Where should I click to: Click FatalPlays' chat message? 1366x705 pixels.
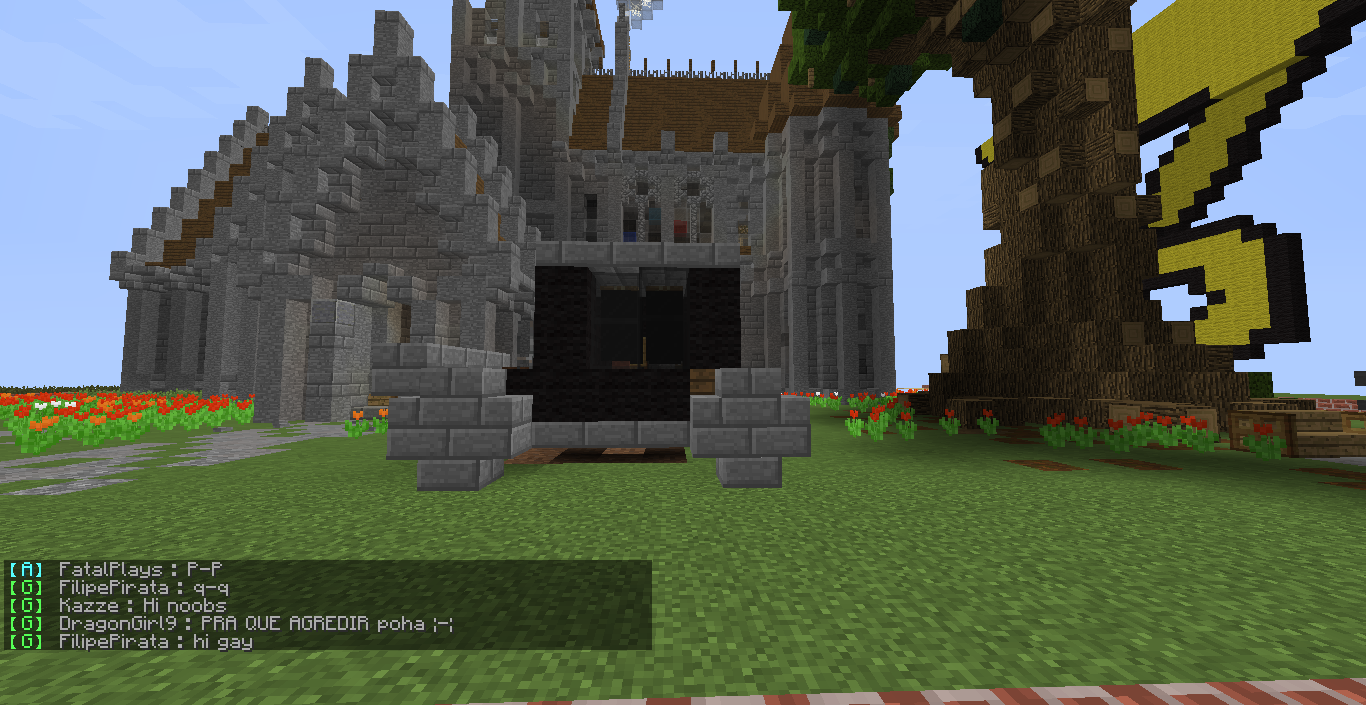tap(140, 570)
